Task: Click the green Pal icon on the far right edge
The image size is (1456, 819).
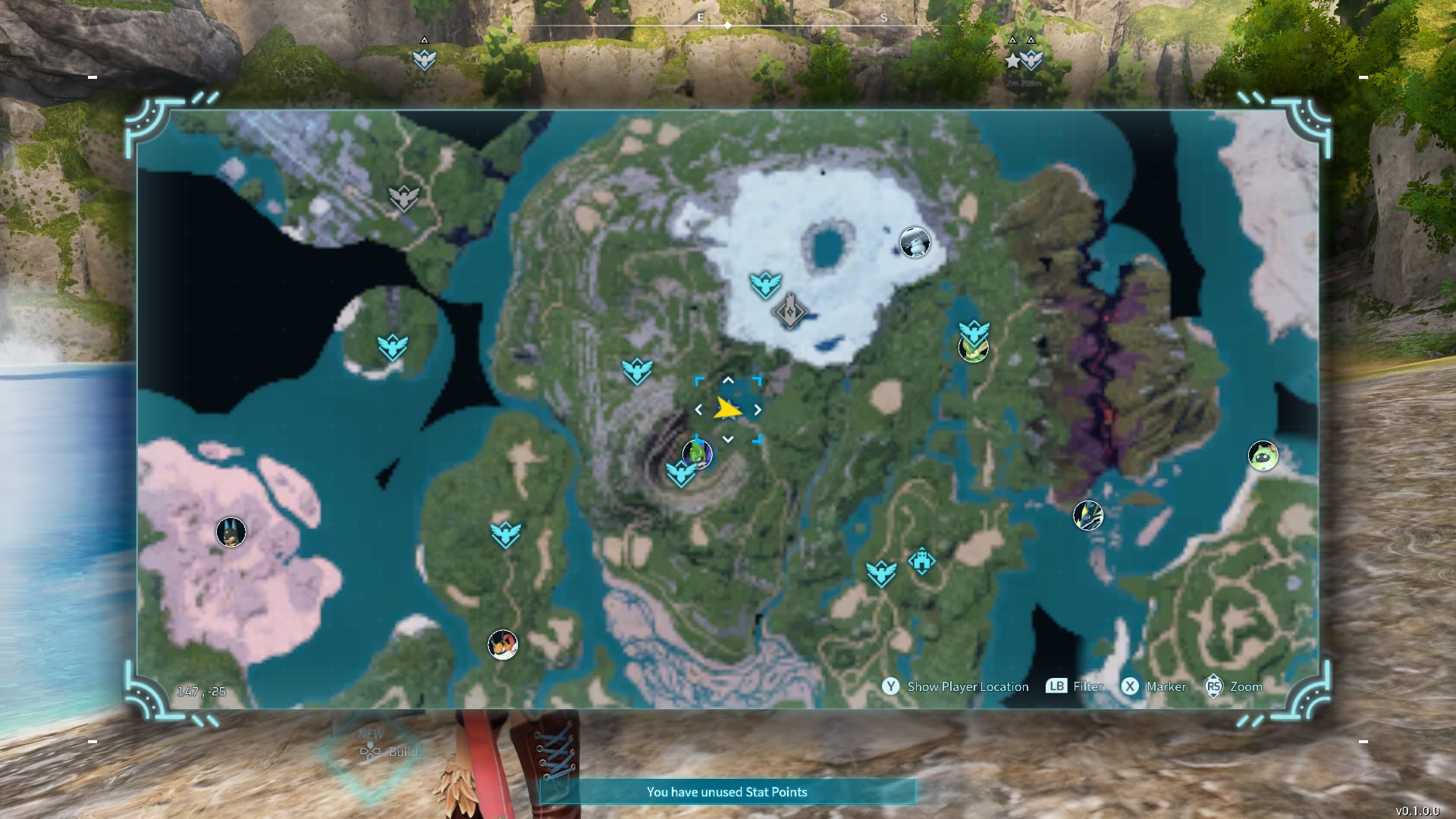Action: (x=1262, y=457)
